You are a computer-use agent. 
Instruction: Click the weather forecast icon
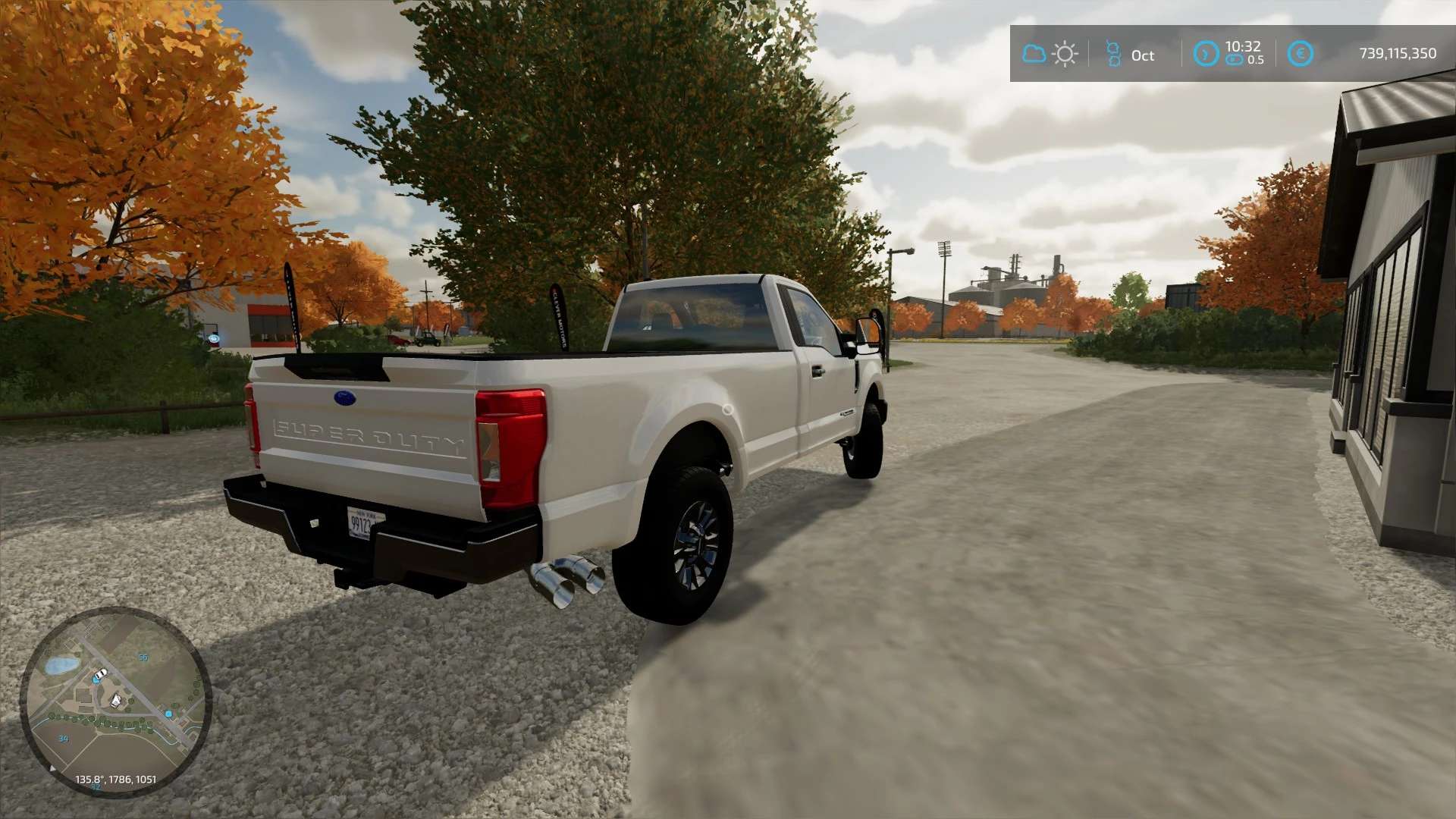pos(1050,54)
